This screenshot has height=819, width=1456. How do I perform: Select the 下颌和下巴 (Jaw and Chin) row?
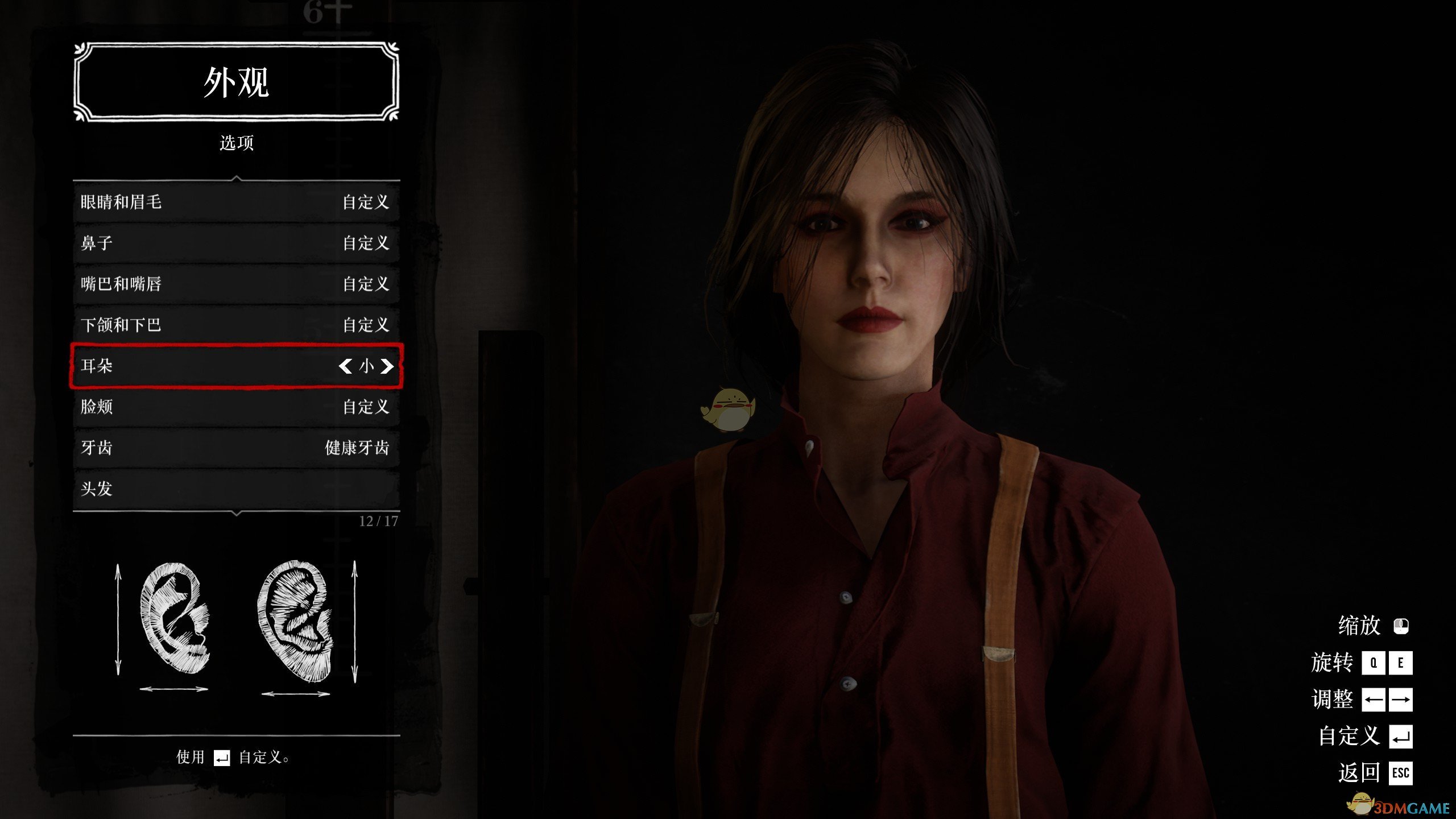click(236, 325)
